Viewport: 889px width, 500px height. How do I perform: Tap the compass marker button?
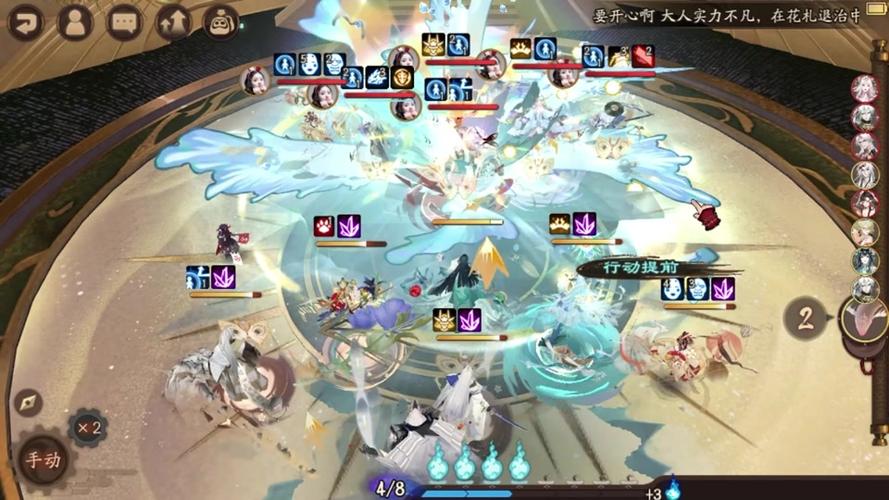27,401
